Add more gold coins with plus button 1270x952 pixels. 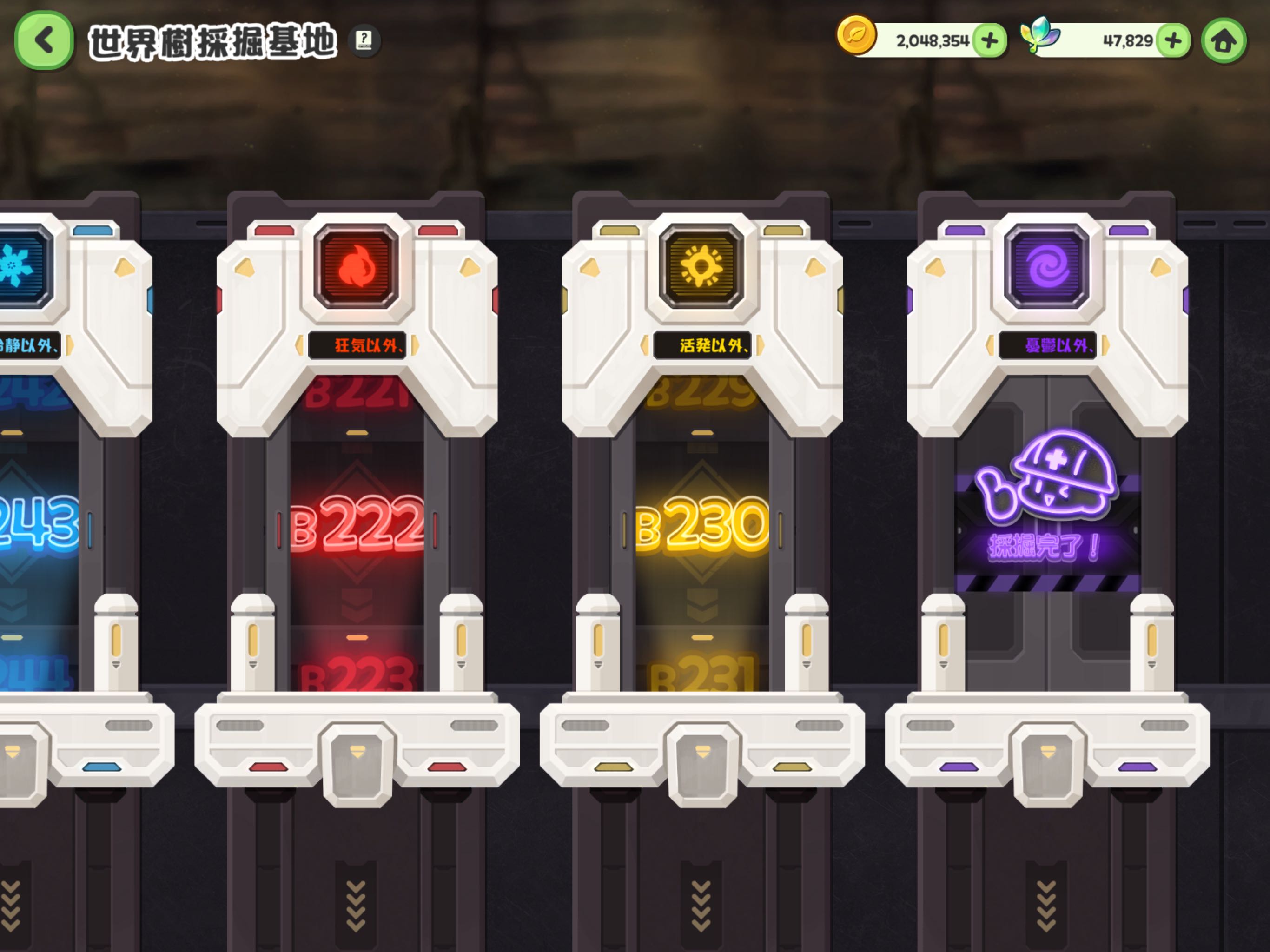tap(989, 41)
